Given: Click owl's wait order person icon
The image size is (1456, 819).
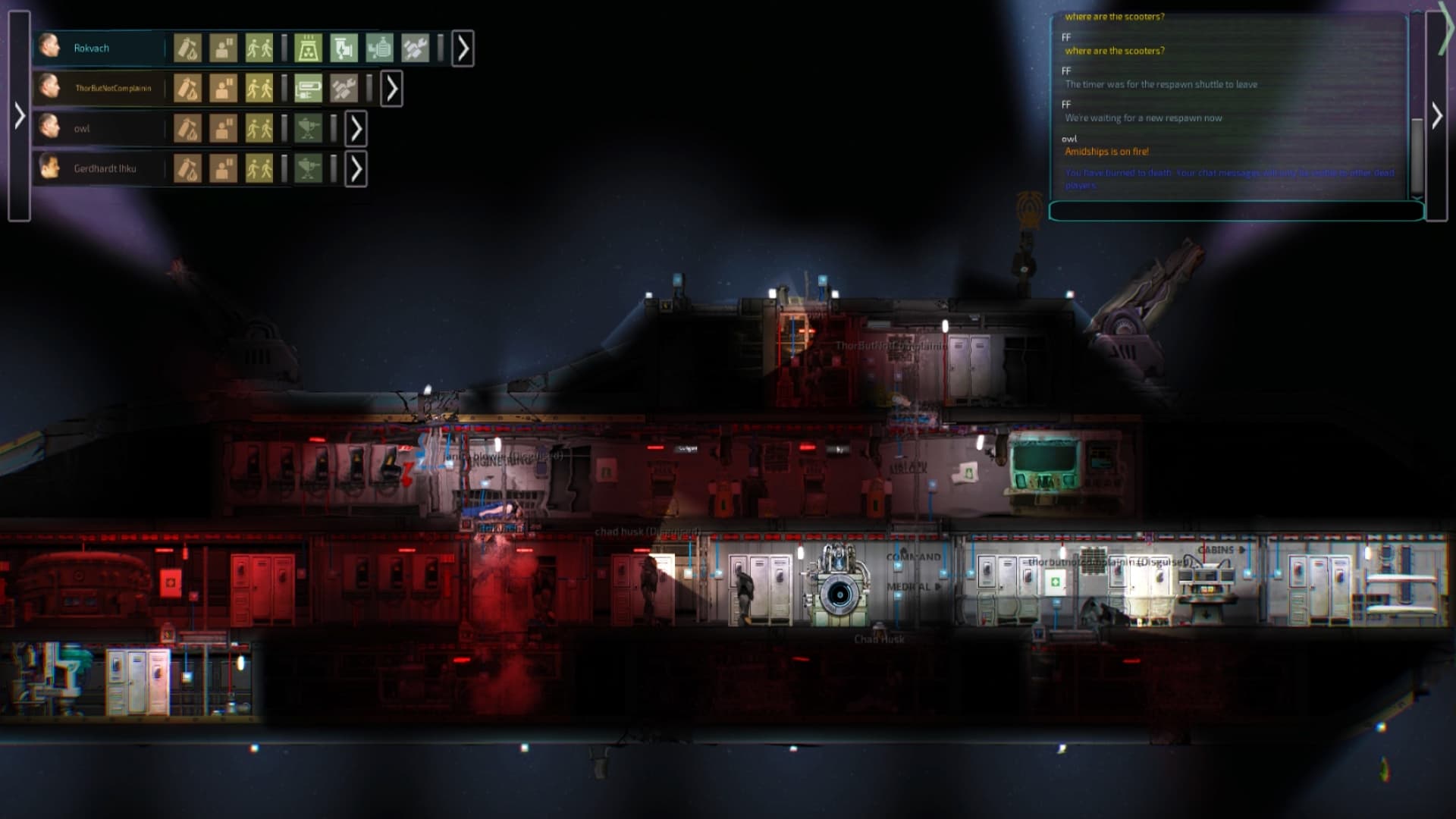Looking at the screenshot, I should 224,129.
